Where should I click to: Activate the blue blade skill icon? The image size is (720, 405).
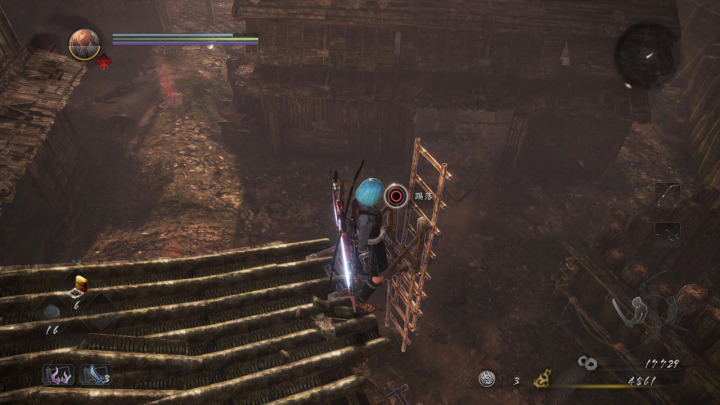click(92, 376)
